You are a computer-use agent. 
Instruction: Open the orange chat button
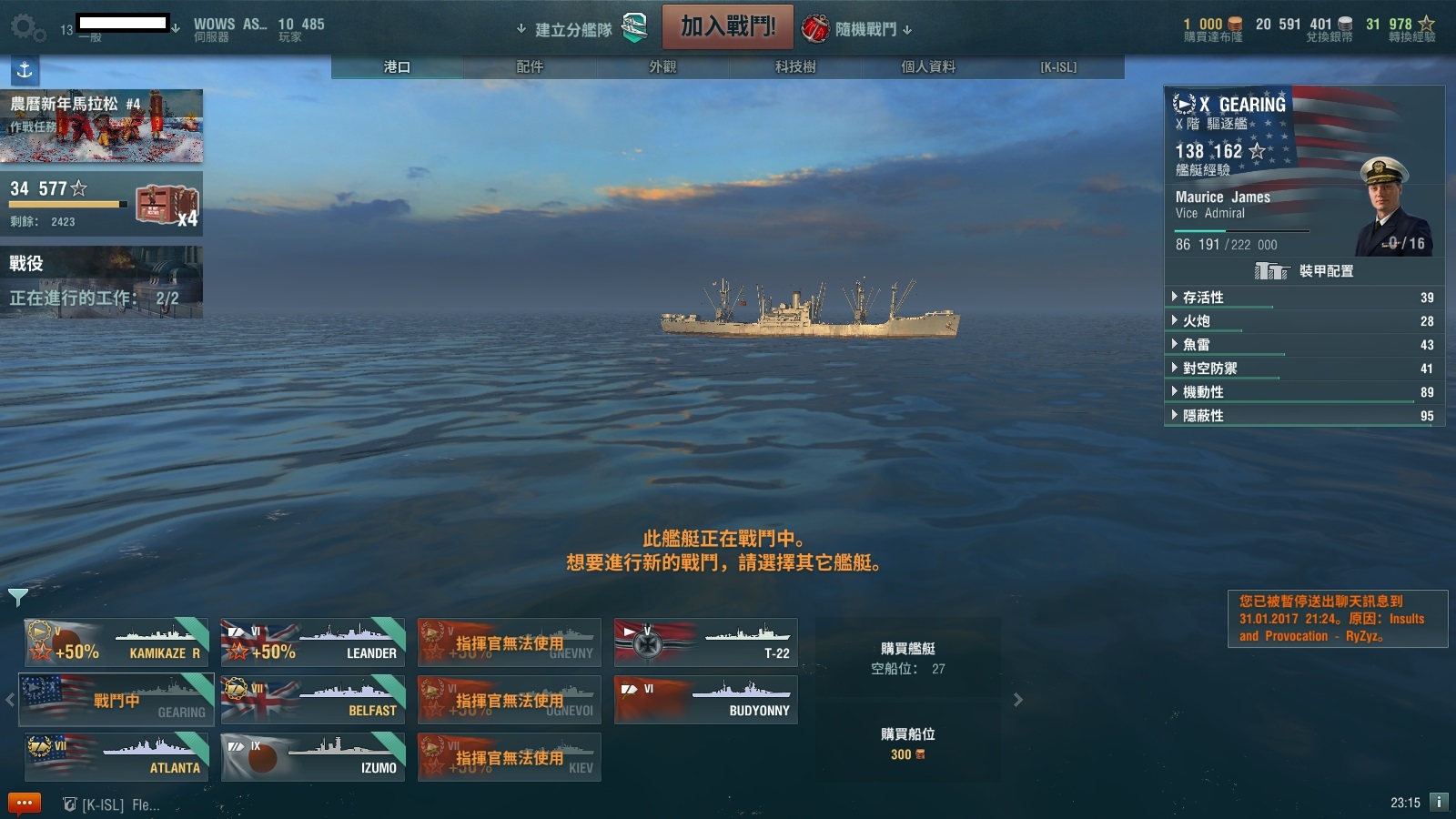(25, 804)
